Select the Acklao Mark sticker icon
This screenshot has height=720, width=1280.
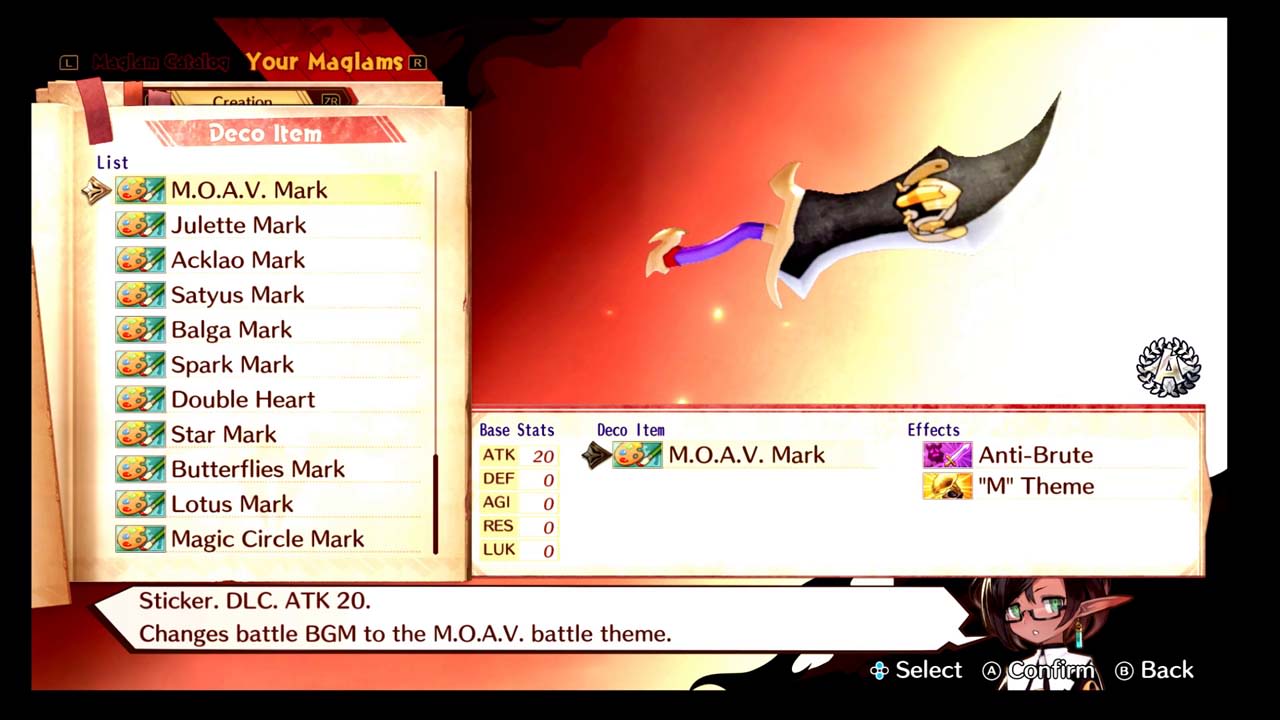[x=140, y=260]
